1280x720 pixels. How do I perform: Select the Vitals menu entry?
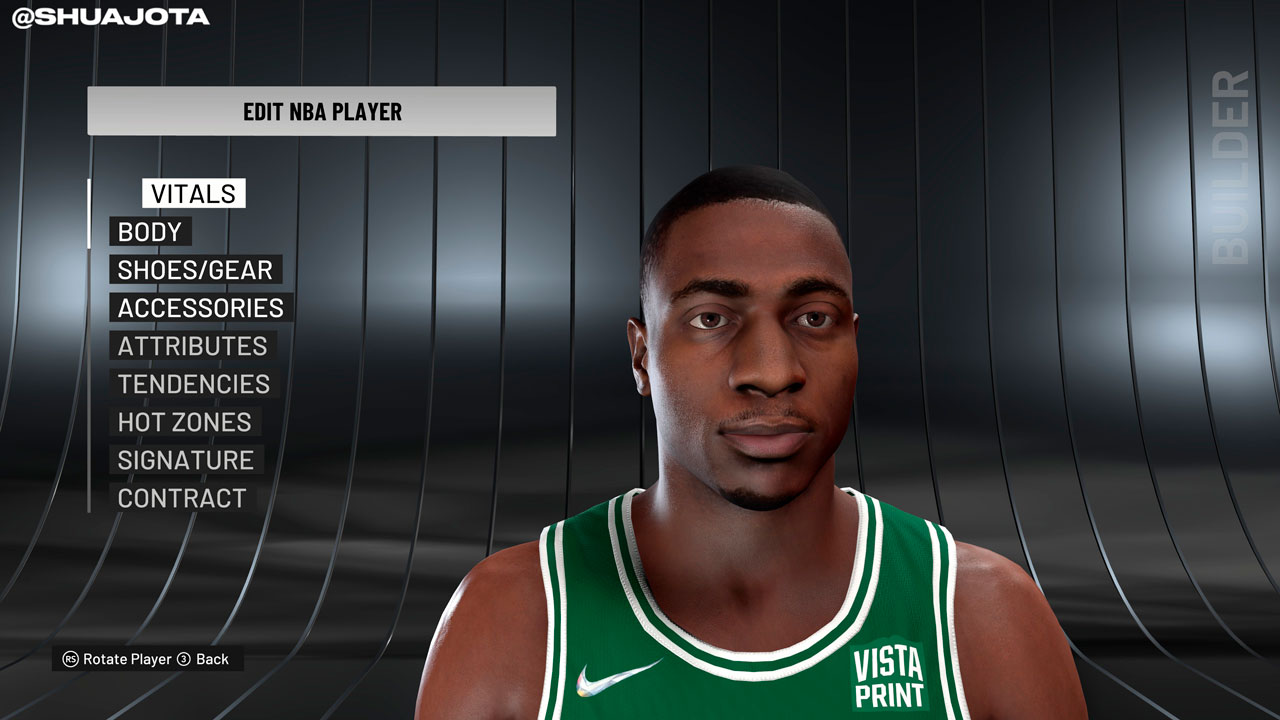(x=193, y=194)
